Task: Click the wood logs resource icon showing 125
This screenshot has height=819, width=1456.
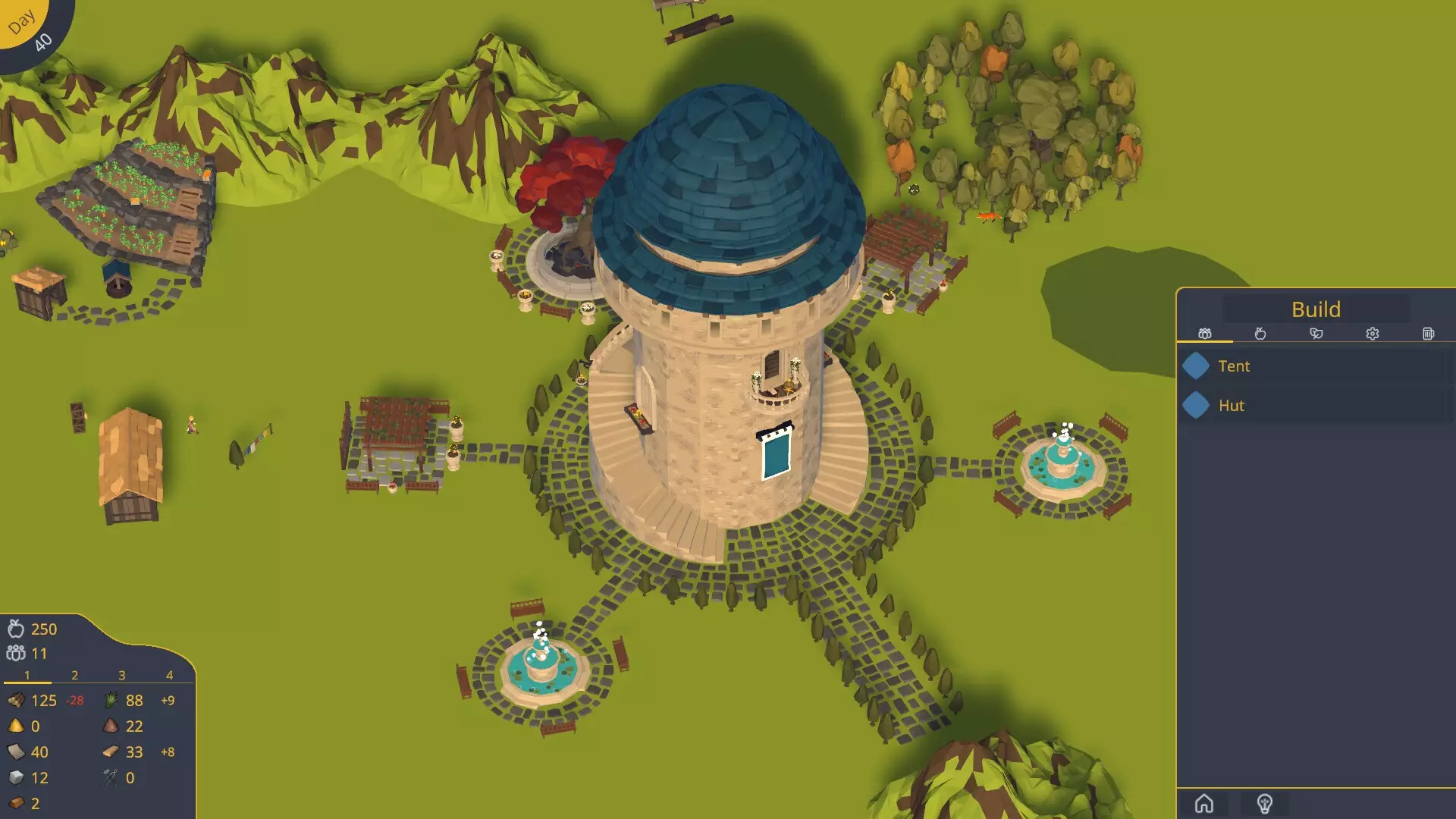Action: coord(17,701)
